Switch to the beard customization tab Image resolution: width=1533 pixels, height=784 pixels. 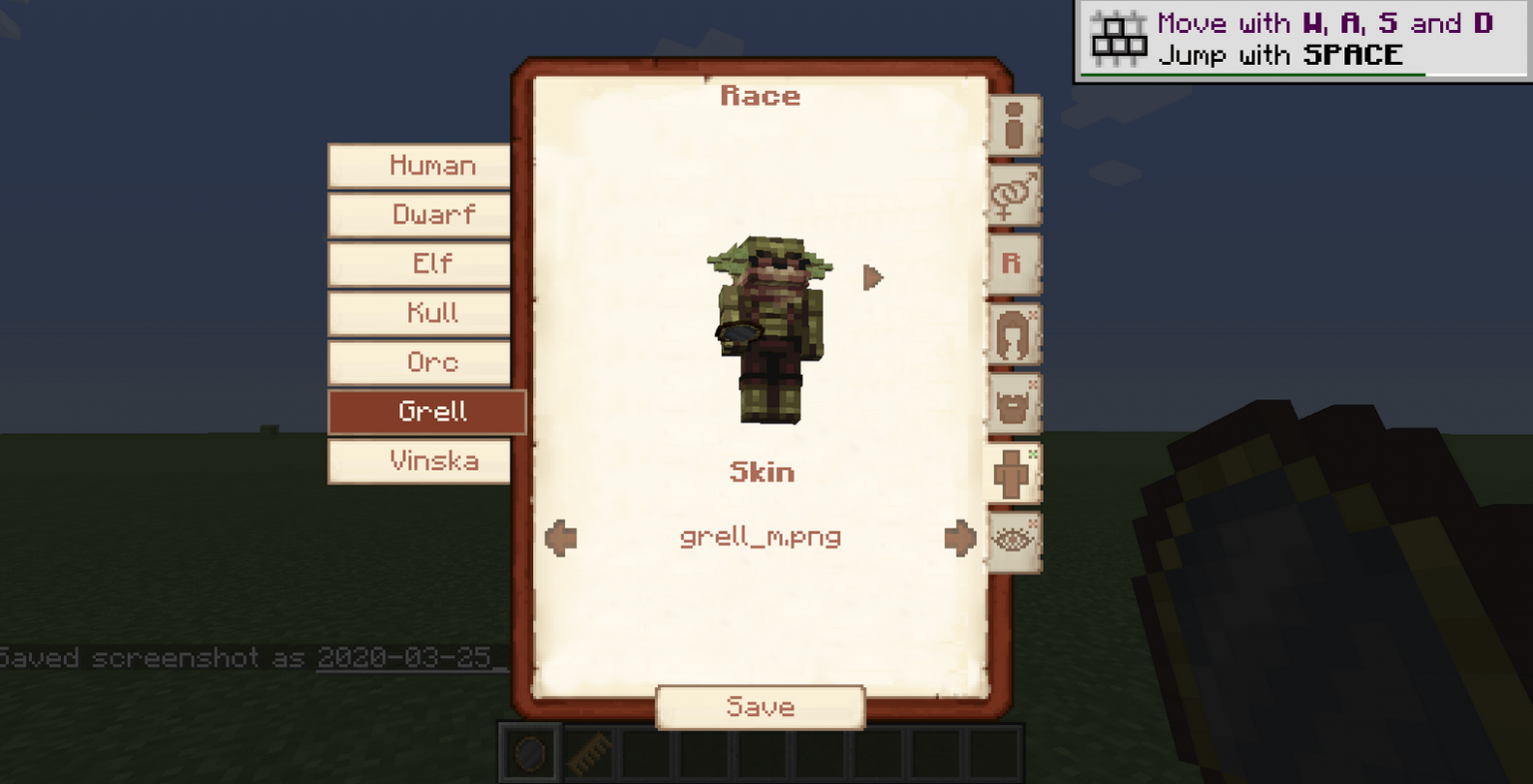[x=1012, y=403]
